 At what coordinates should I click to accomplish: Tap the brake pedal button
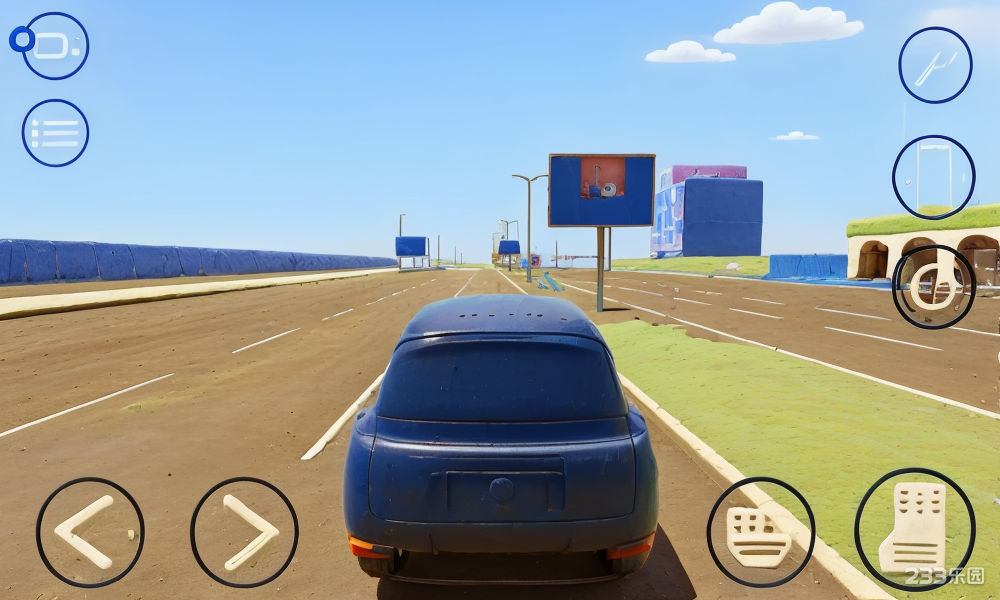760,532
